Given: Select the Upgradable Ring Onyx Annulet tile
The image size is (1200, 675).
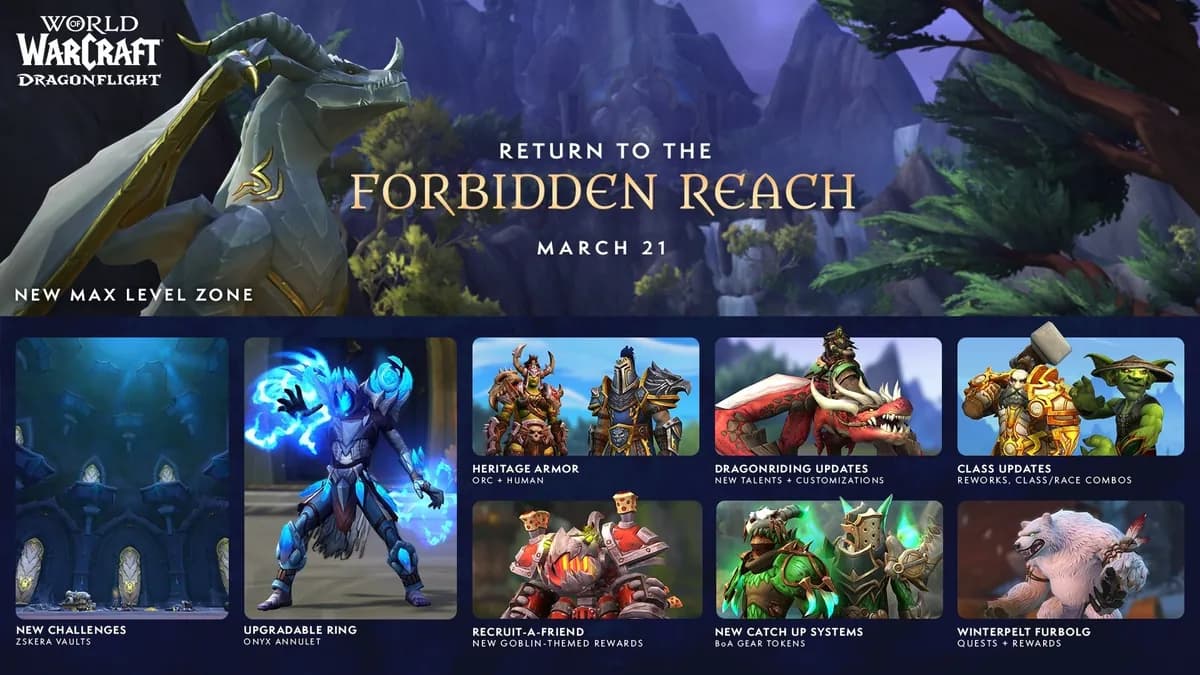Looking at the screenshot, I should (350, 477).
